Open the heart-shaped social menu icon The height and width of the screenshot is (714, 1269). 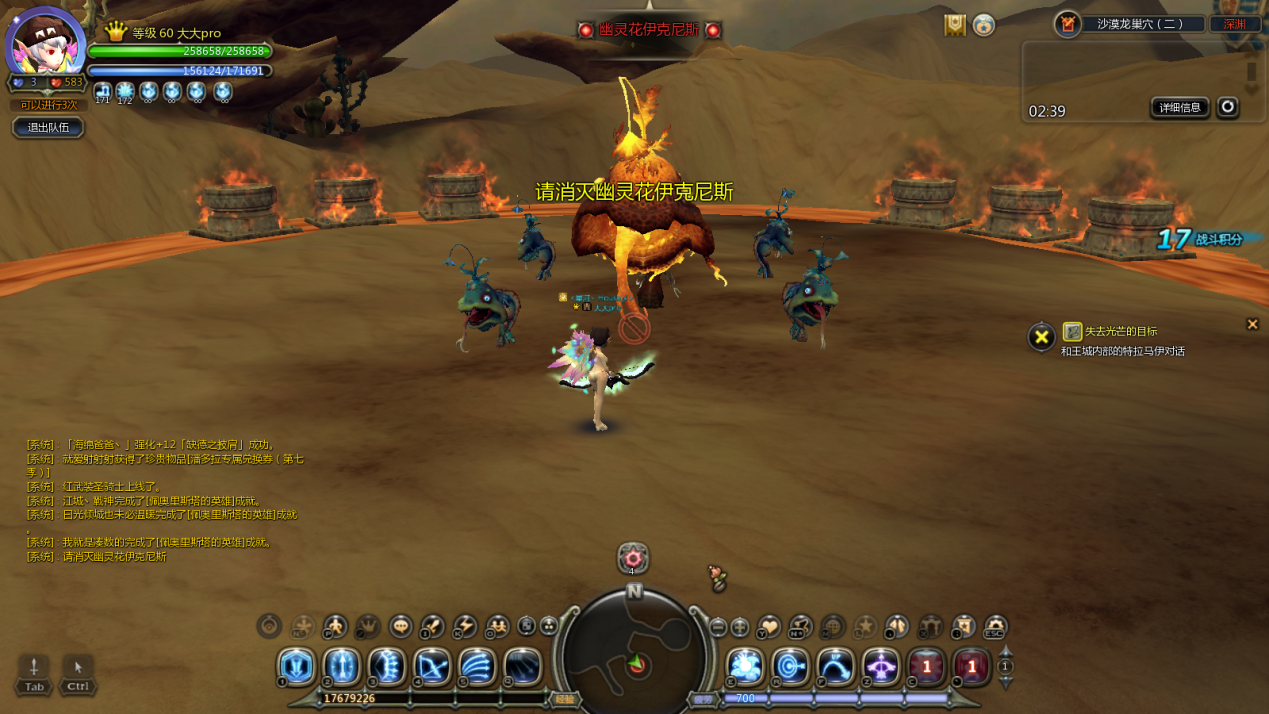point(768,627)
